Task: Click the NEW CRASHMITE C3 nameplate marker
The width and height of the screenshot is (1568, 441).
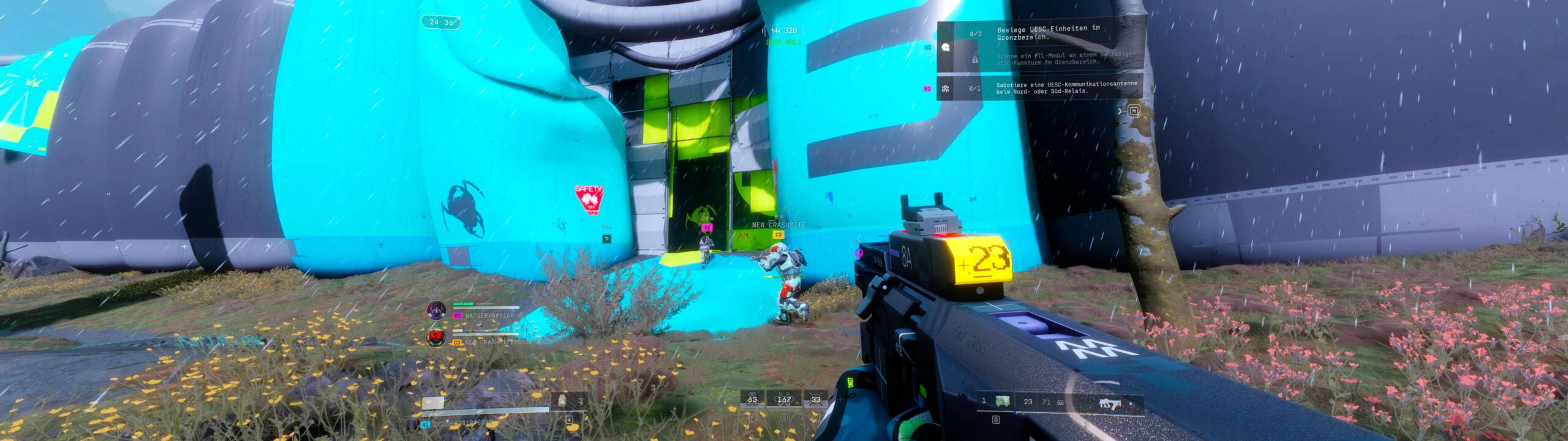Action: (x=778, y=235)
